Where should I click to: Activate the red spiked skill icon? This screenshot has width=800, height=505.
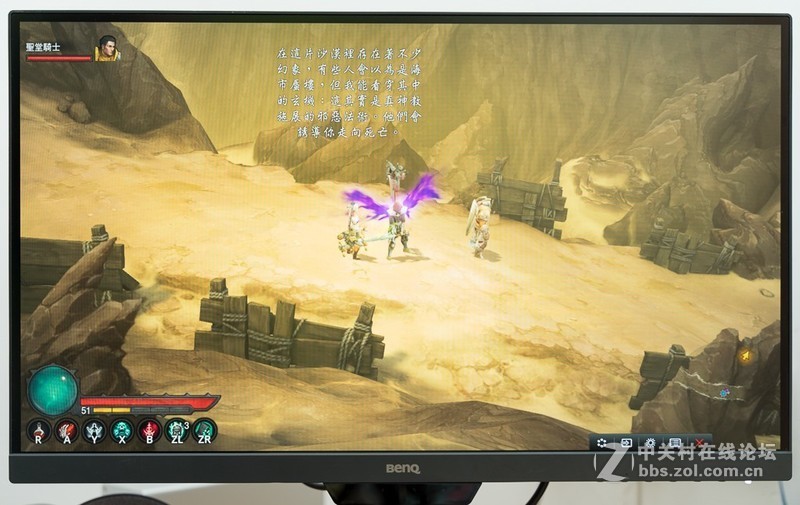click(149, 430)
